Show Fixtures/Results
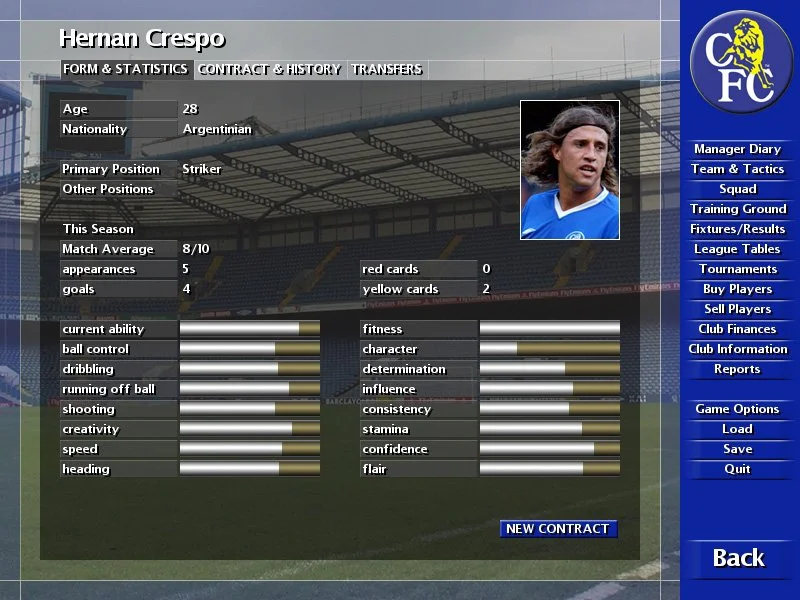The image size is (800, 600). coord(738,229)
